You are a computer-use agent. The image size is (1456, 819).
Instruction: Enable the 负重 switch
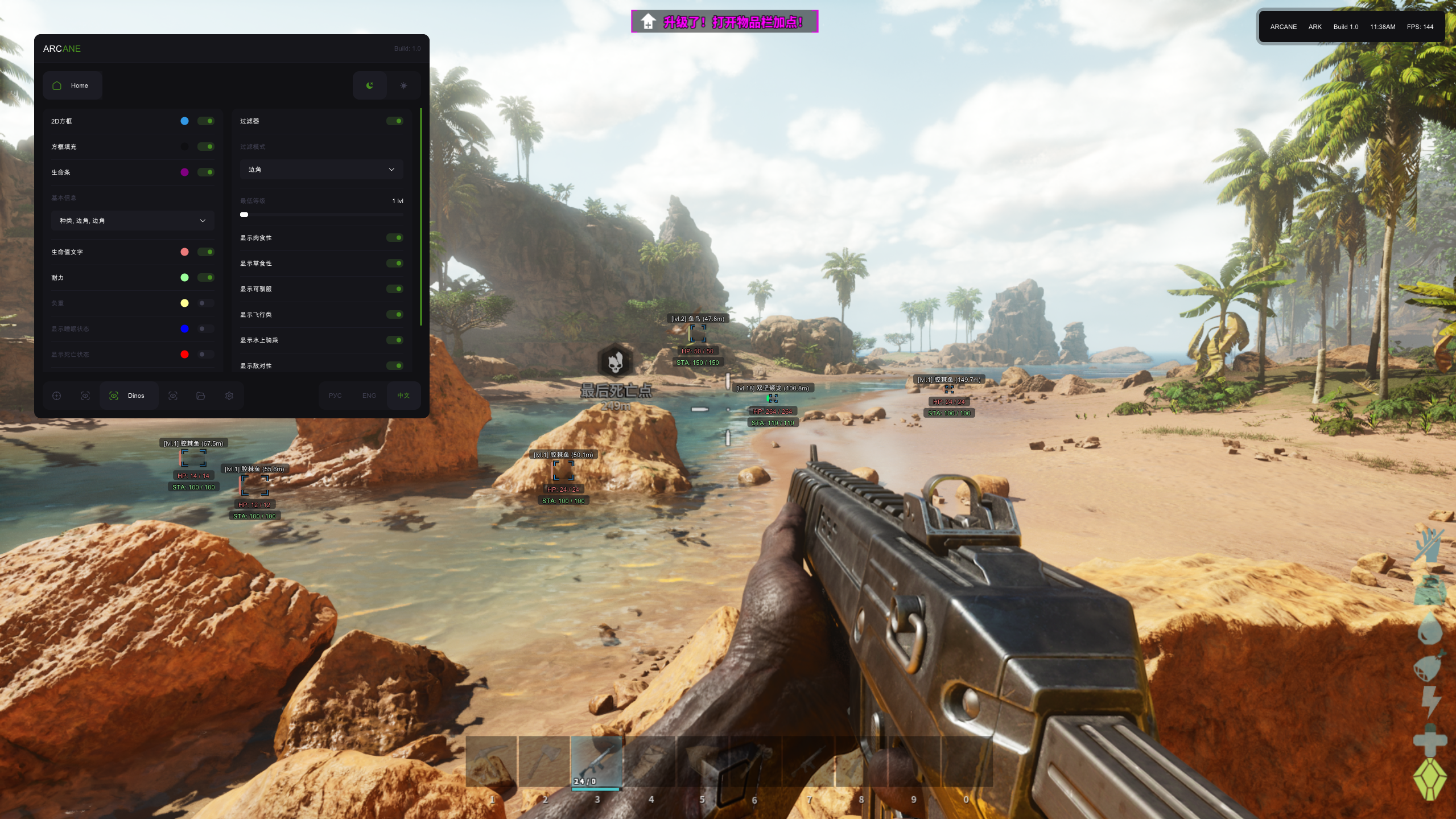[x=205, y=303]
